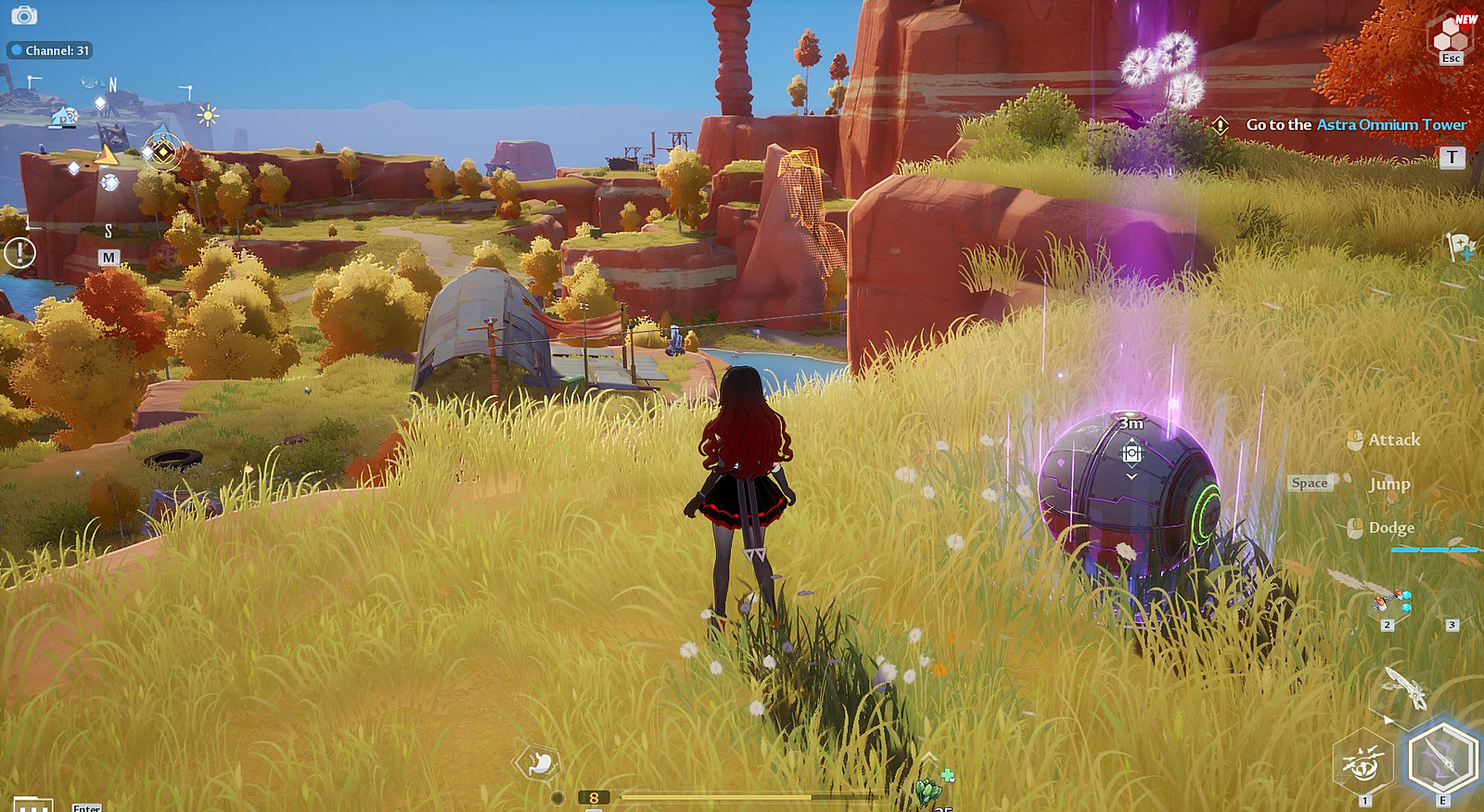
Task: Click the teleport marker above the purple orb
Action: coord(1132,453)
